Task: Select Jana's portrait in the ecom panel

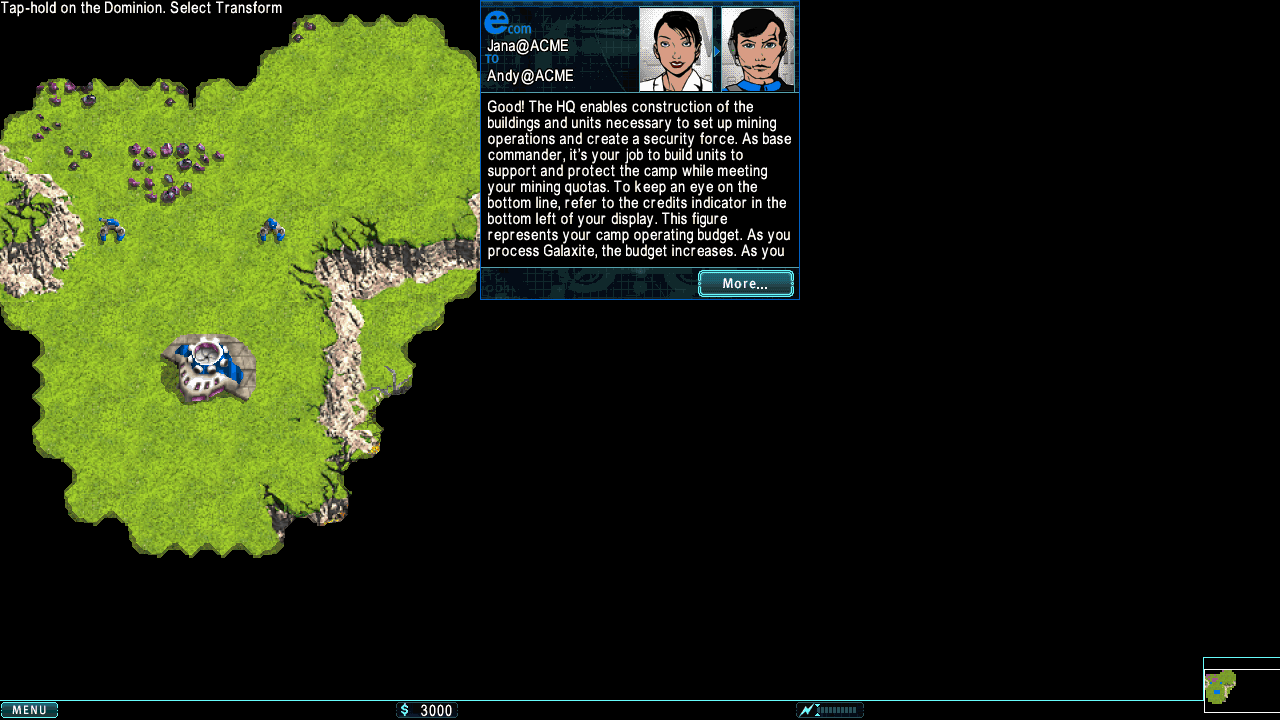Action: (x=676, y=49)
